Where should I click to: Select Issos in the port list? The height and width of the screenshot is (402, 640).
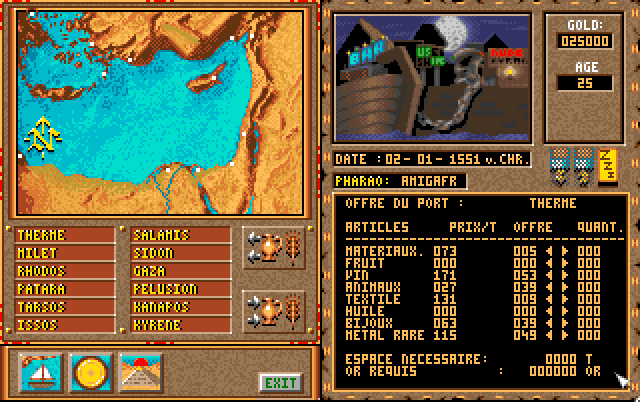tap(66, 325)
